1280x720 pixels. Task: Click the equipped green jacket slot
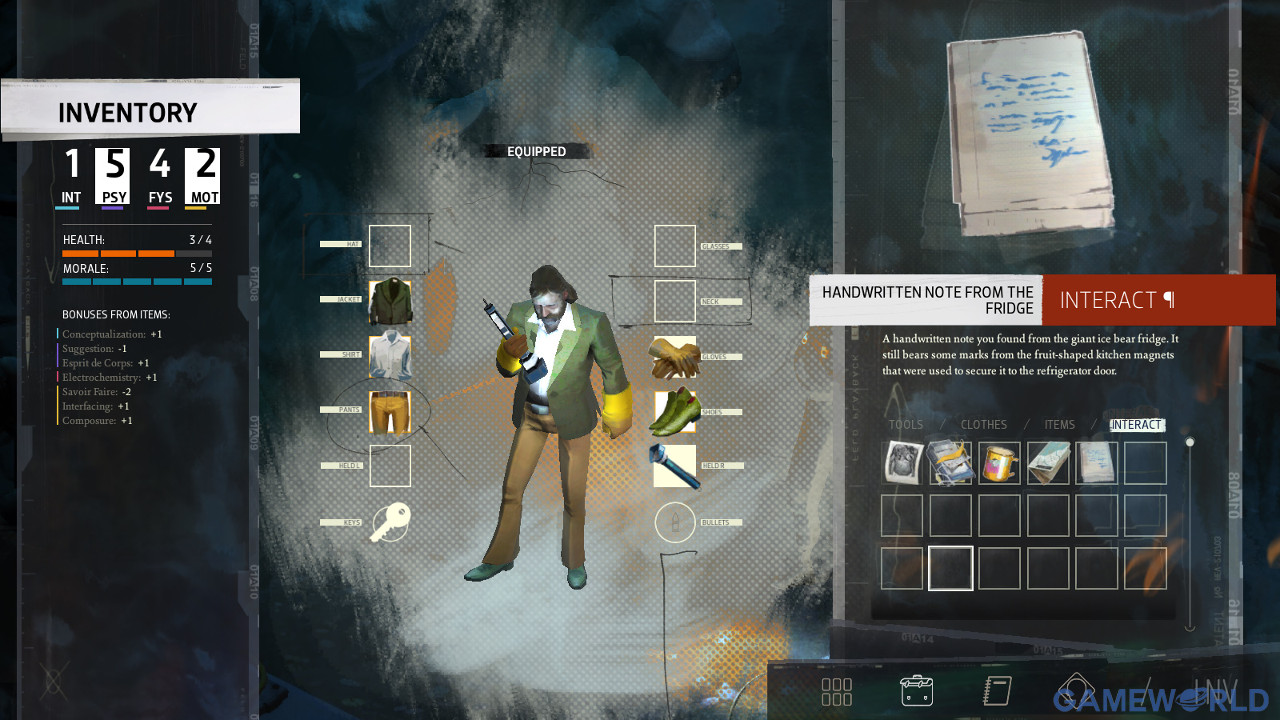(390, 301)
